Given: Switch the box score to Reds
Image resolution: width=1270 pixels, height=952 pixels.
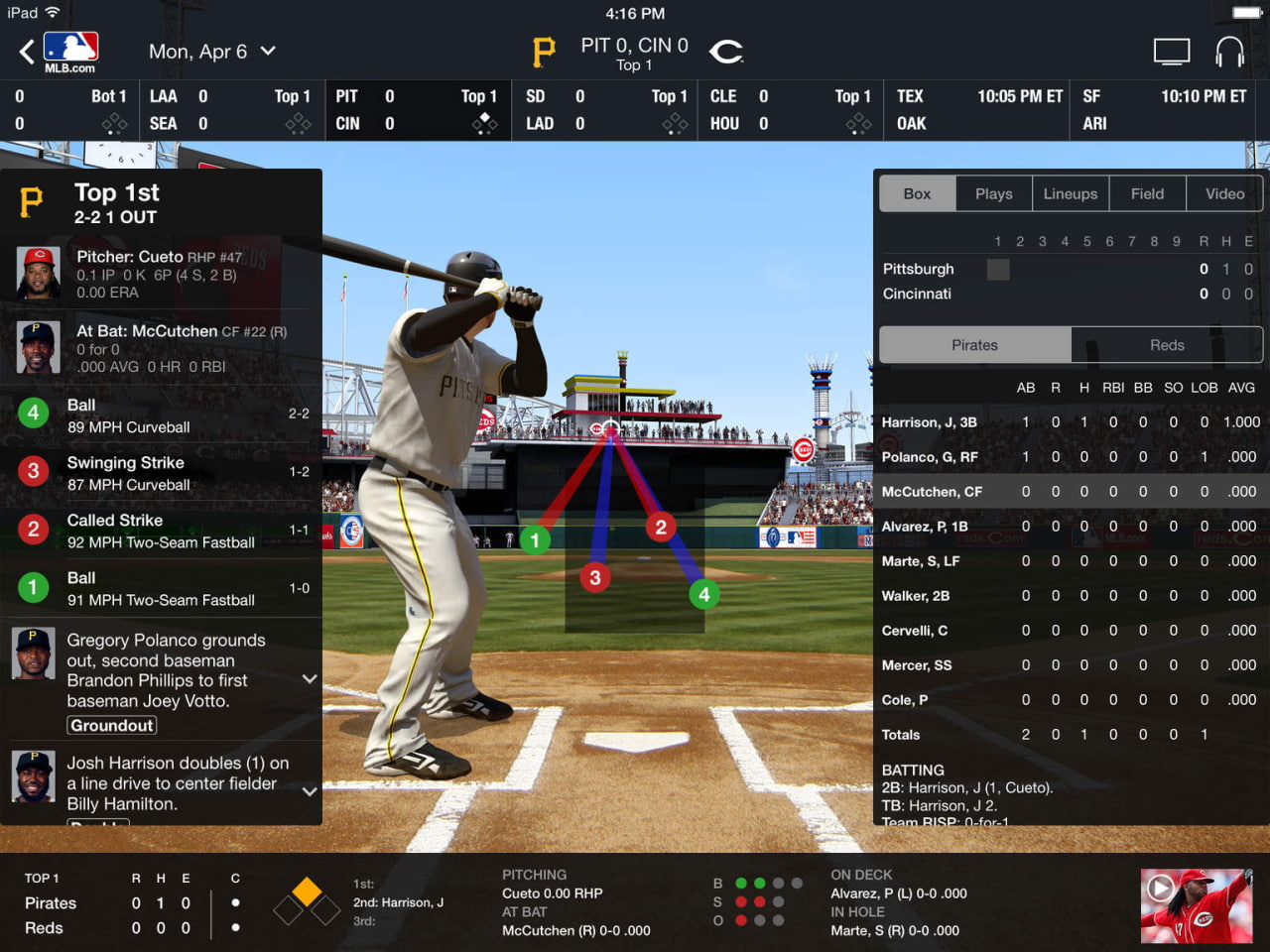Looking at the screenshot, I should pos(1167,344).
